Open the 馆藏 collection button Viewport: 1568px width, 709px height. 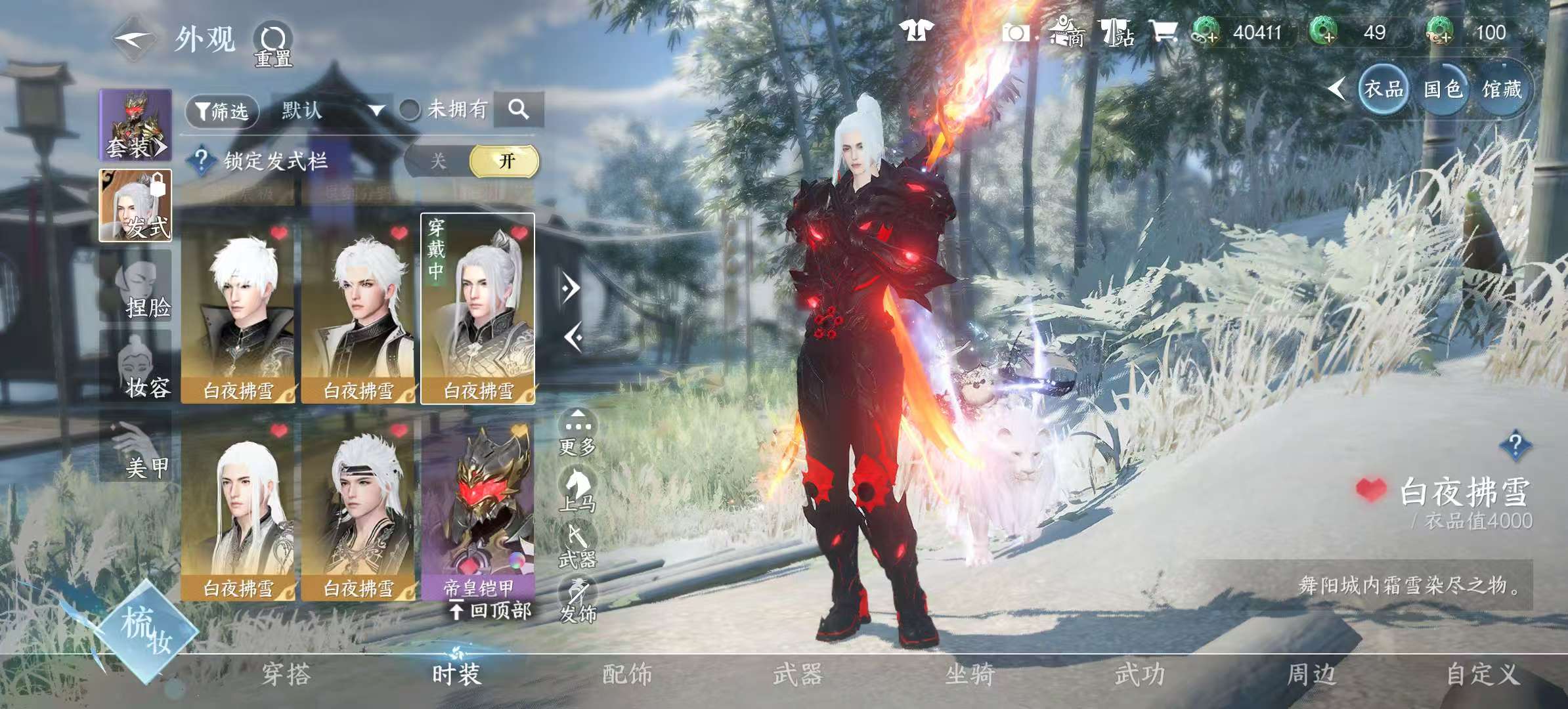[x=1502, y=89]
